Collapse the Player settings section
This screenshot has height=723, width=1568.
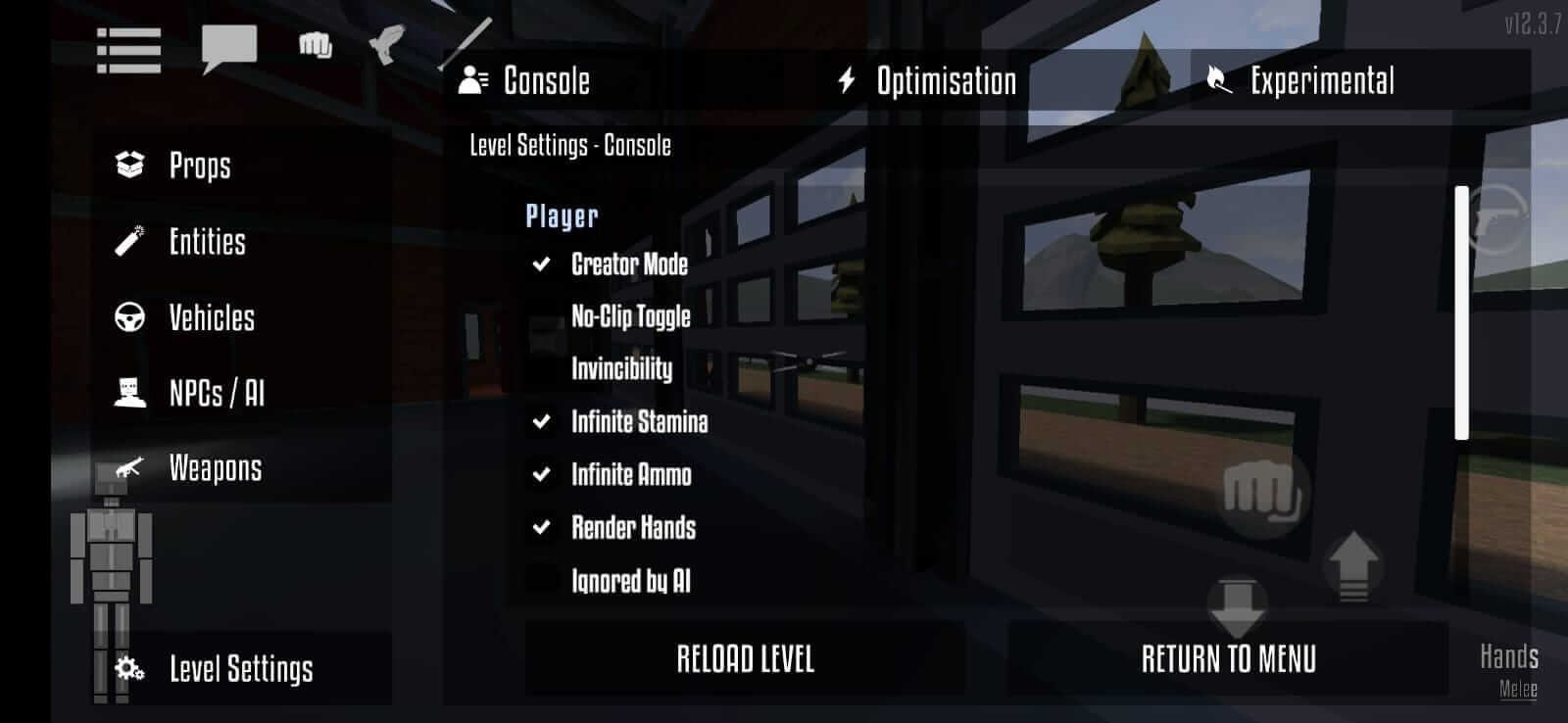[561, 216]
